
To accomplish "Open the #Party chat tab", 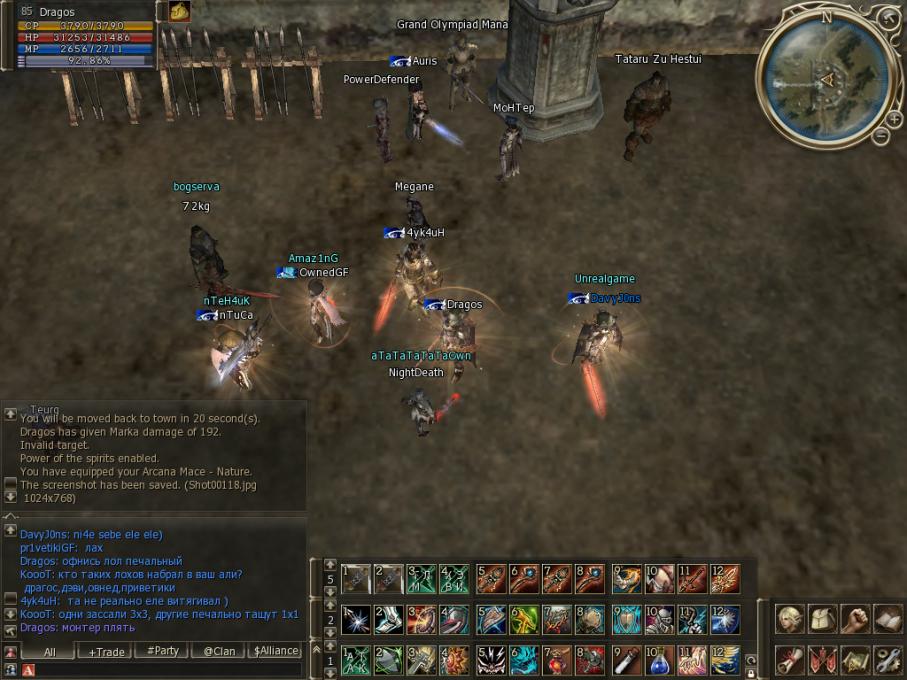I will tap(163, 651).
